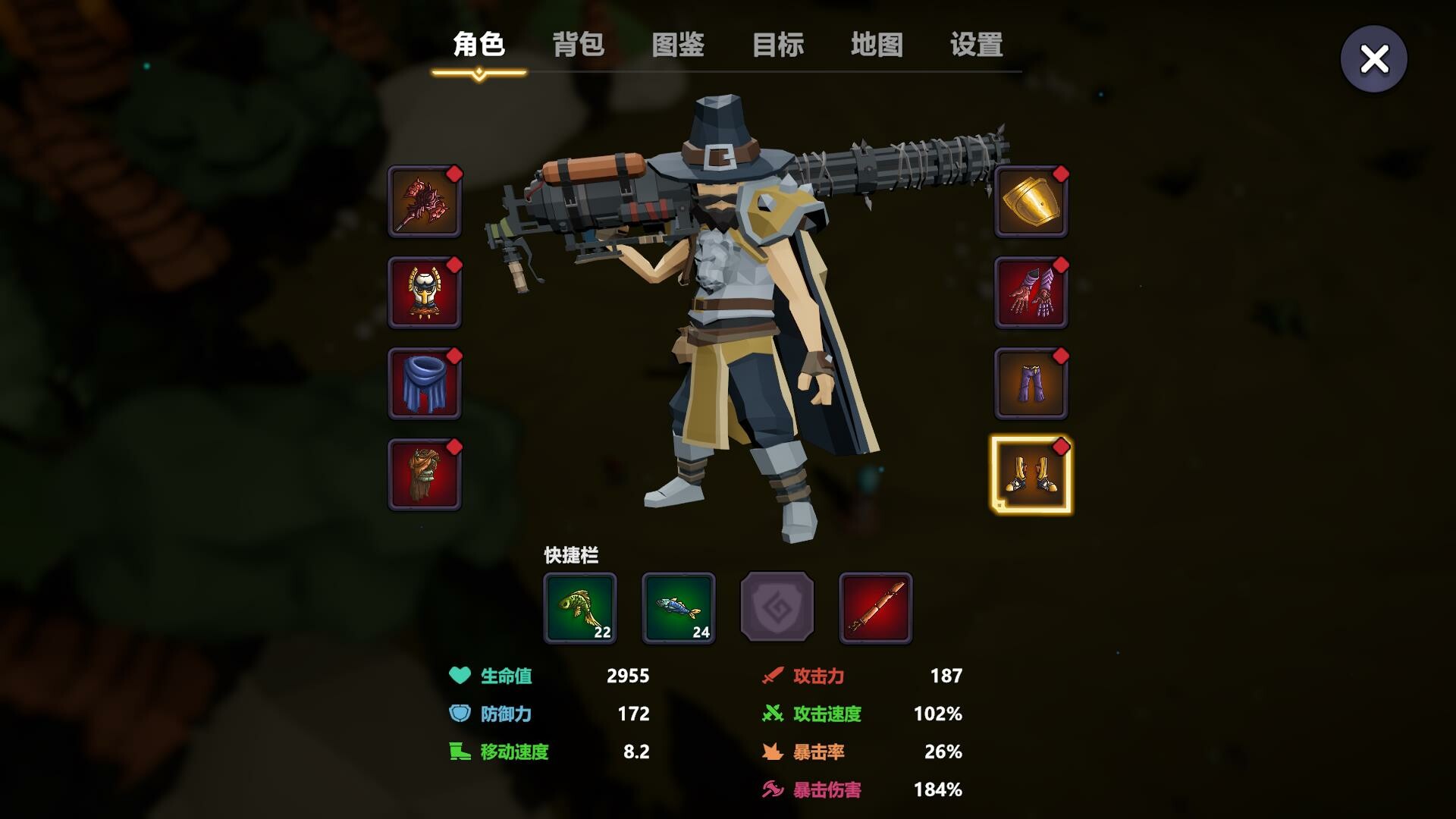Image resolution: width=1456 pixels, height=819 pixels.
Task: Click the purple pants equipment slot
Action: [x=1031, y=384]
